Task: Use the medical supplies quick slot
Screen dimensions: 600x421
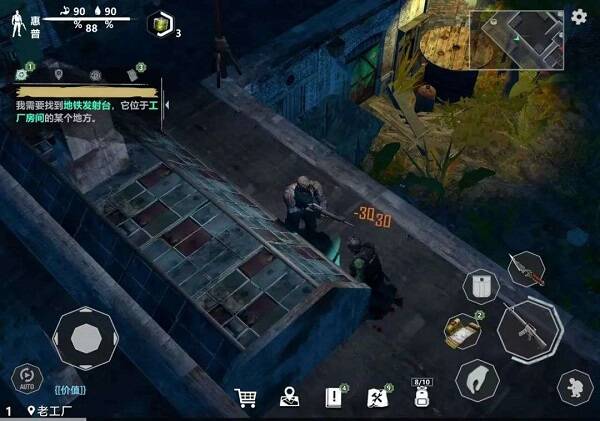Action: pos(464,330)
